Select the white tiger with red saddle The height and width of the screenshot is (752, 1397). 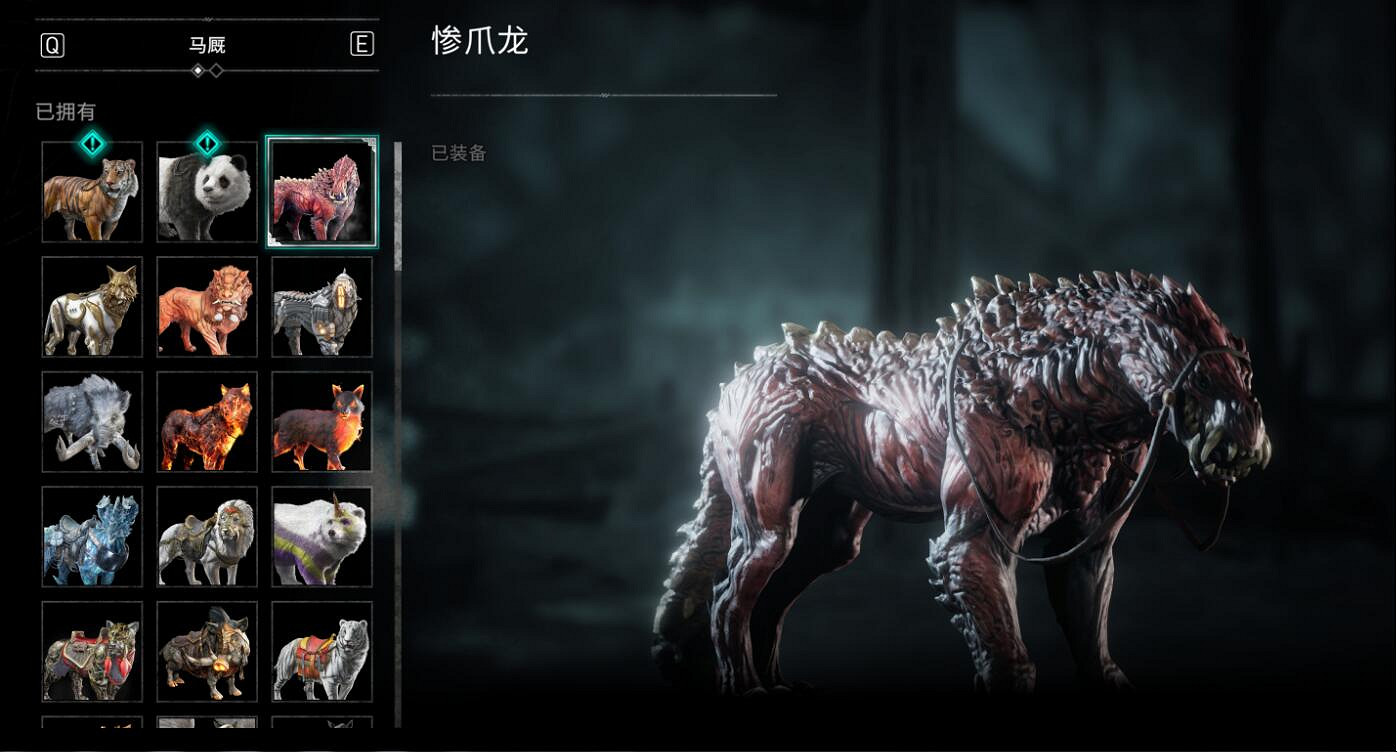[321, 653]
